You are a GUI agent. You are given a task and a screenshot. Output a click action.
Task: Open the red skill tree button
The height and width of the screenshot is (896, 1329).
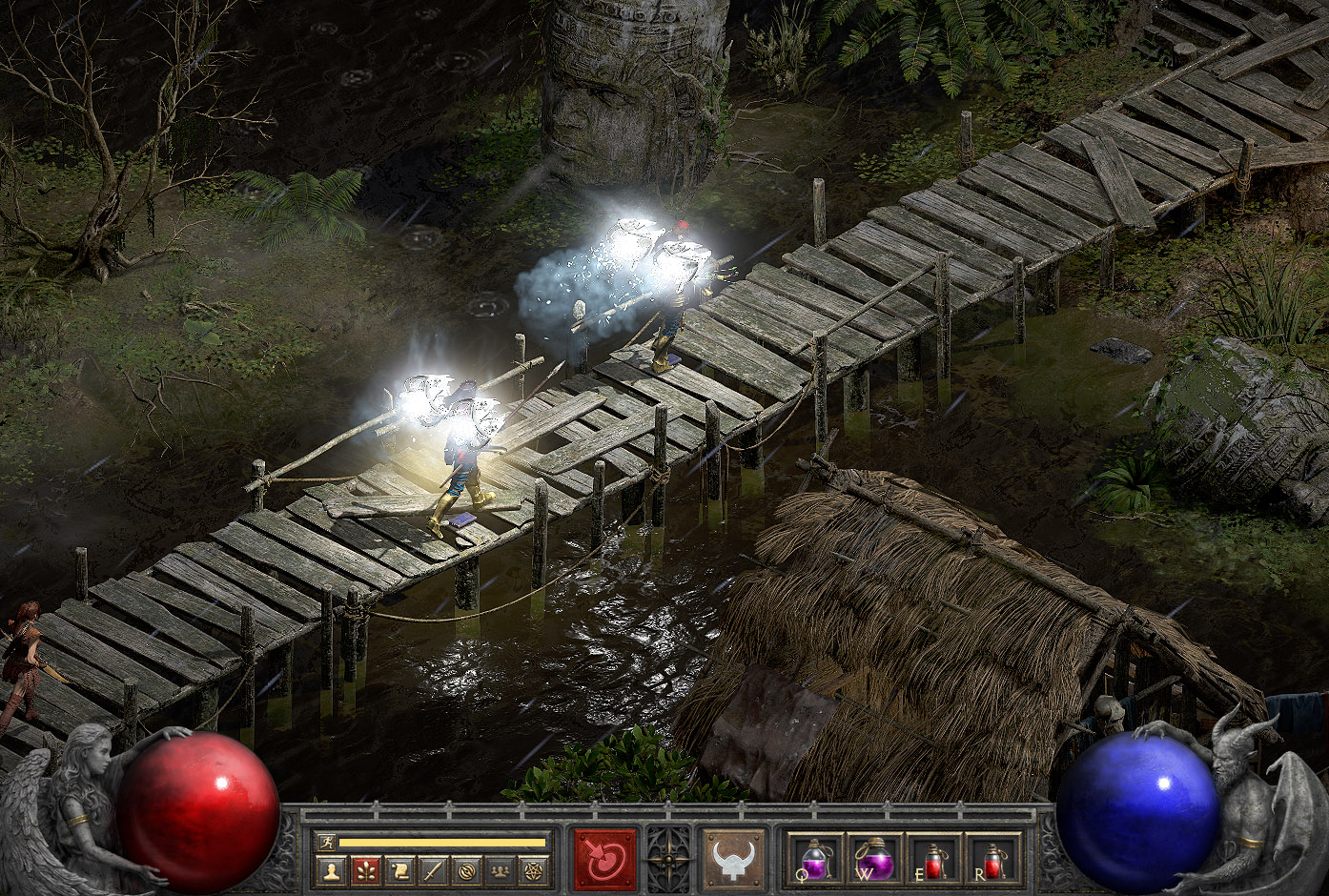365,870
